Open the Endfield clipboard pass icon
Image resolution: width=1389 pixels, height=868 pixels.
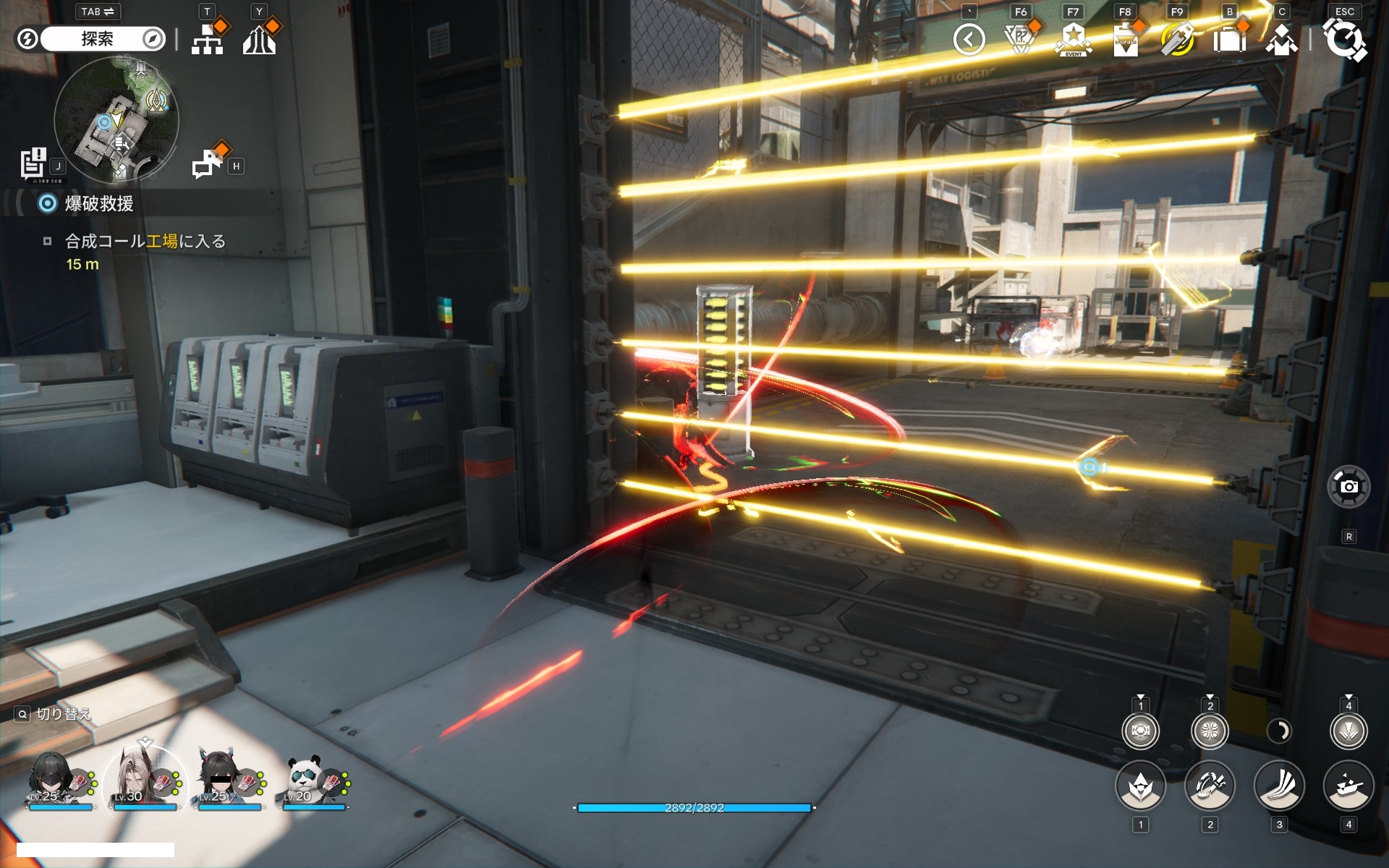[x=1126, y=40]
